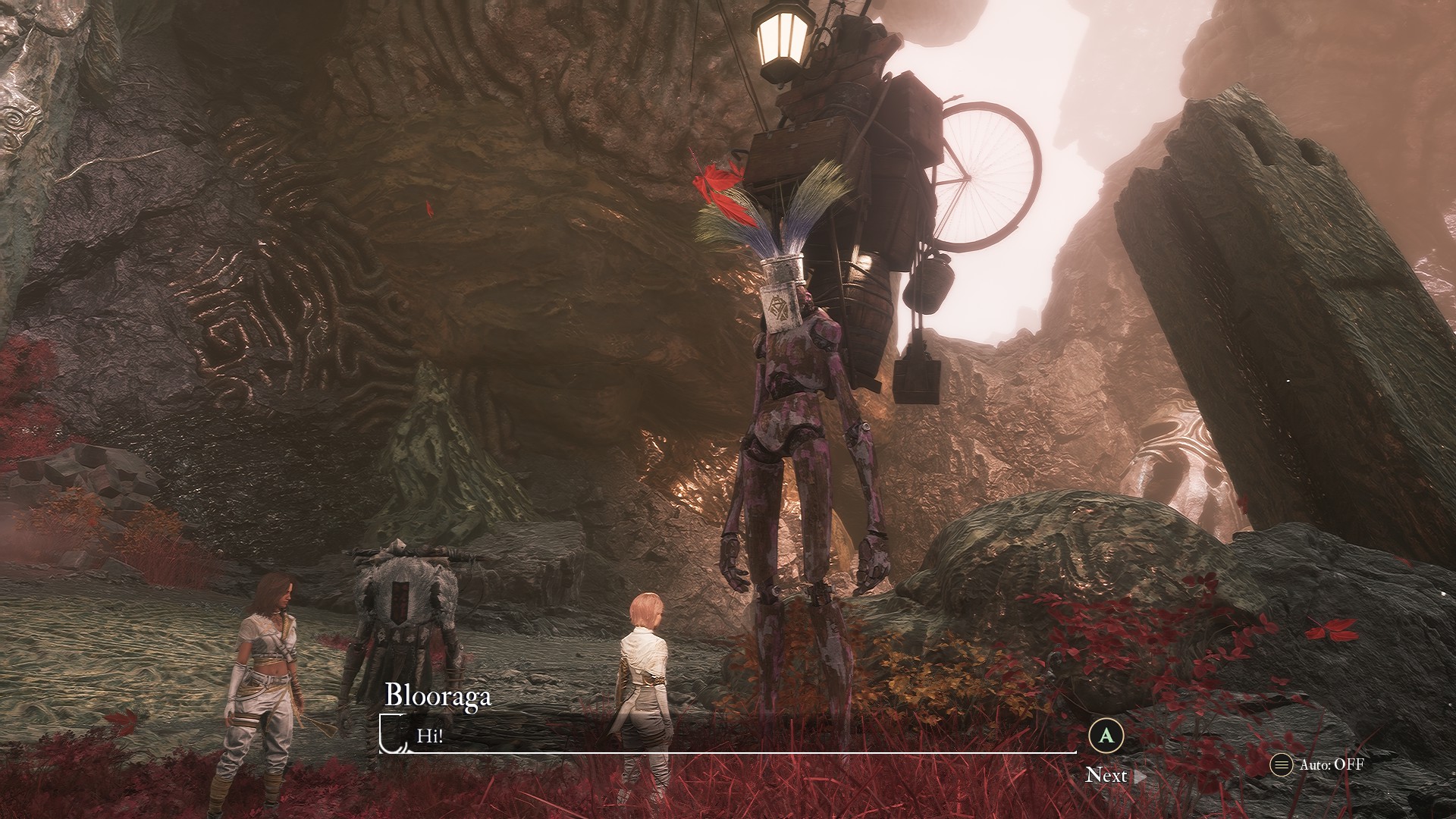Advance the dialogue with Next
The height and width of the screenshot is (819, 1456).
coord(1107,774)
